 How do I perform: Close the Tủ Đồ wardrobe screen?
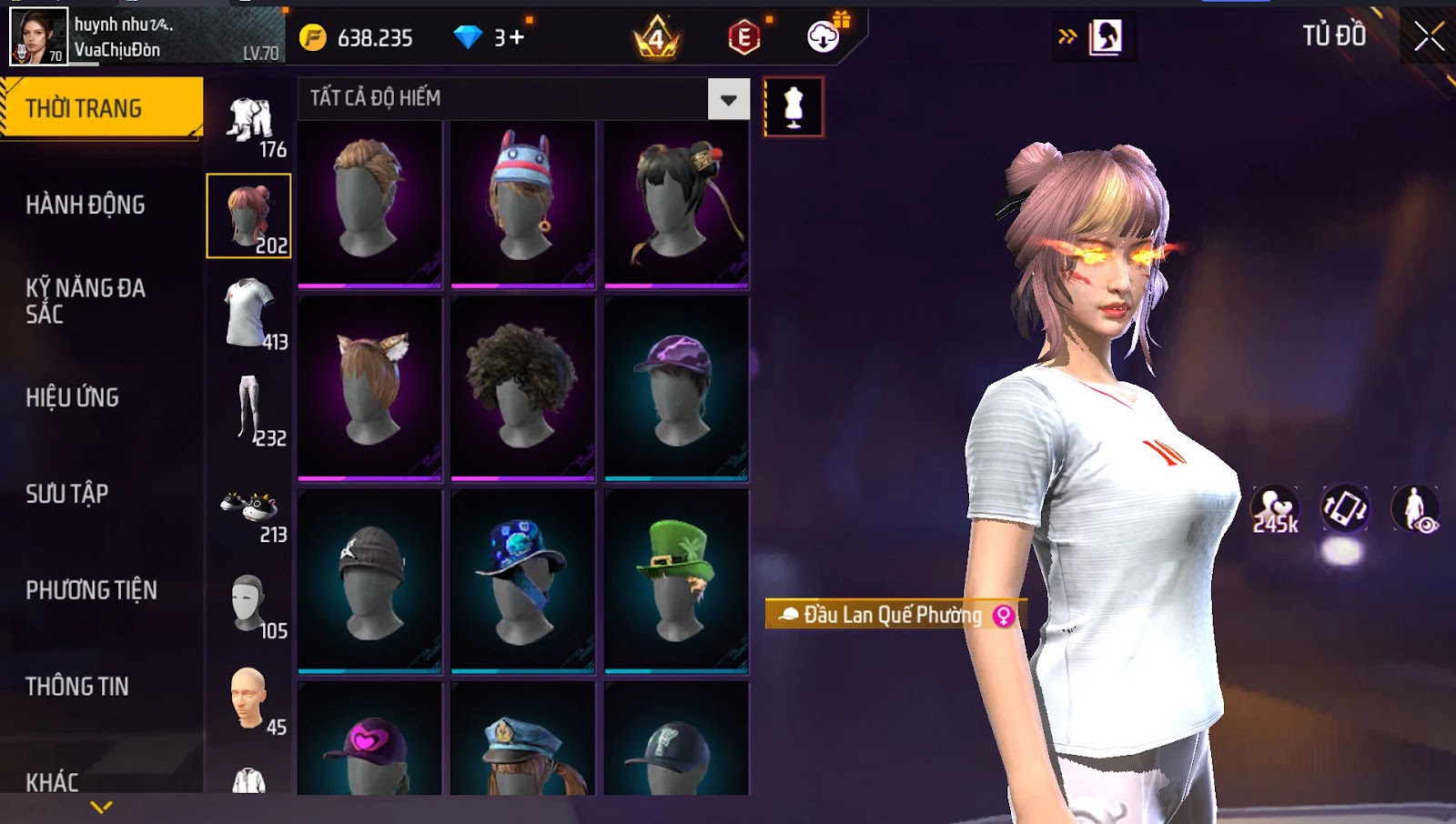(x=1429, y=36)
